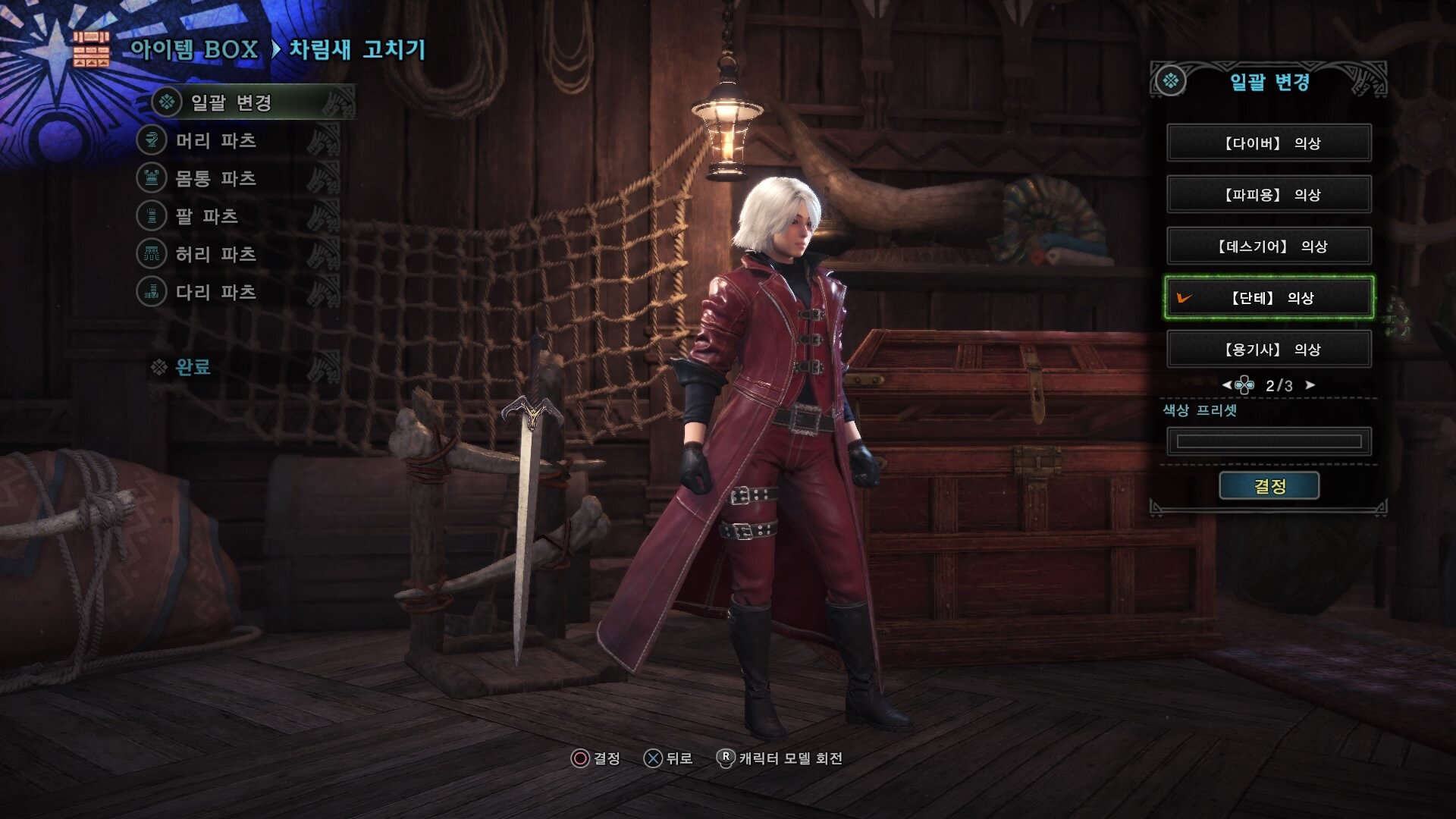Image resolution: width=1456 pixels, height=819 pixels.
Task: Open the 팔 파츠 entry
Action: 207,216
